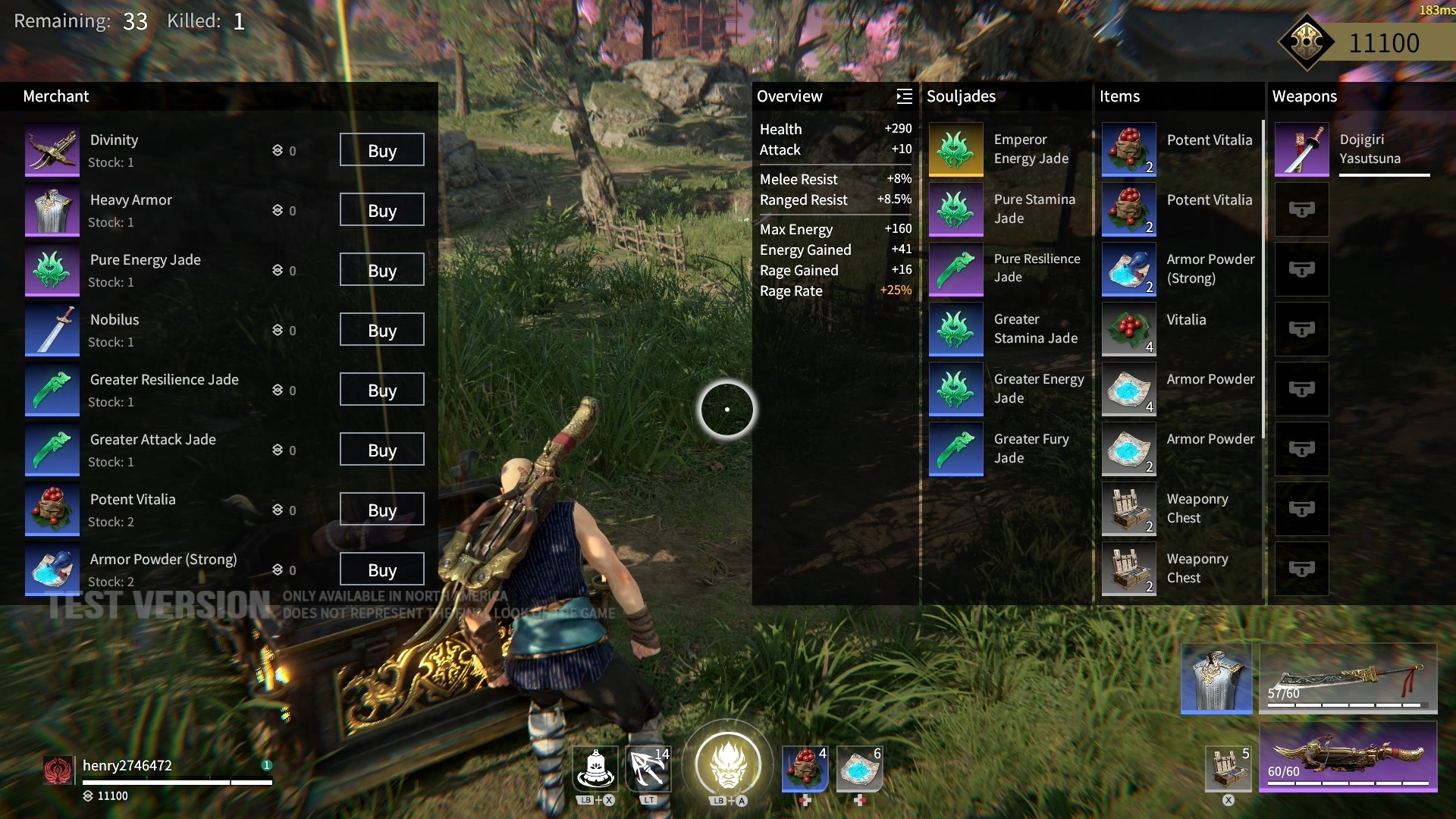Buy the Divinity weapon from merchant

click(381, 150)
